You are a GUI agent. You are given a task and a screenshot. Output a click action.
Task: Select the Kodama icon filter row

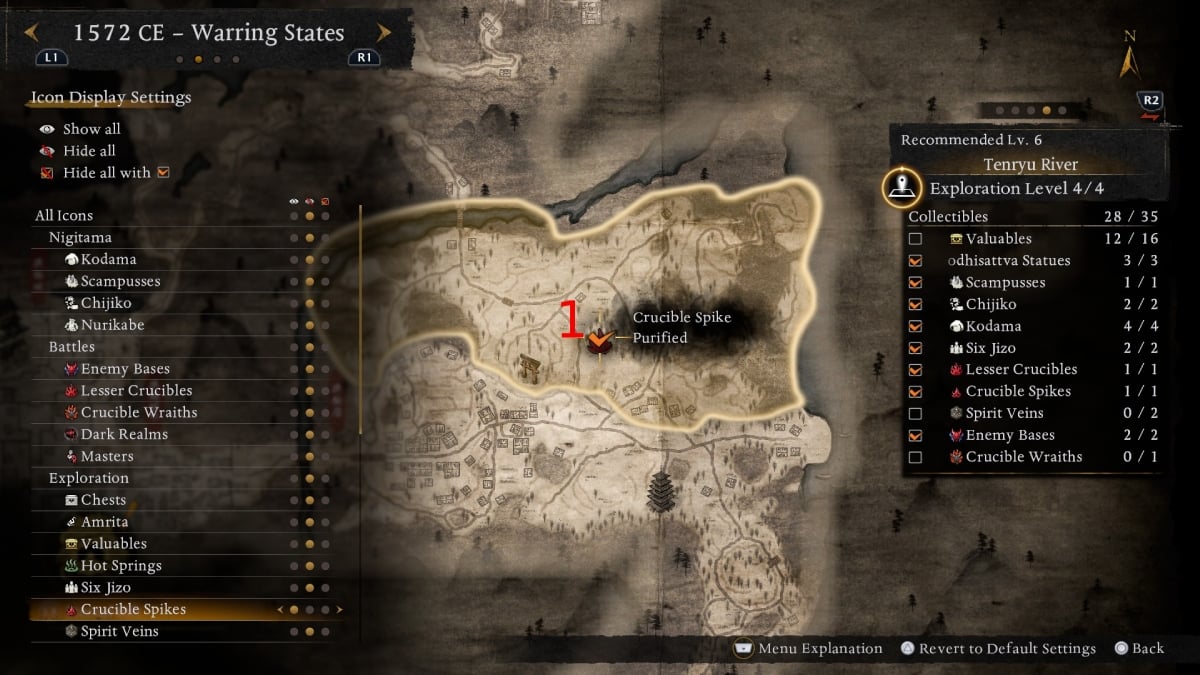(x=108, y=259)
